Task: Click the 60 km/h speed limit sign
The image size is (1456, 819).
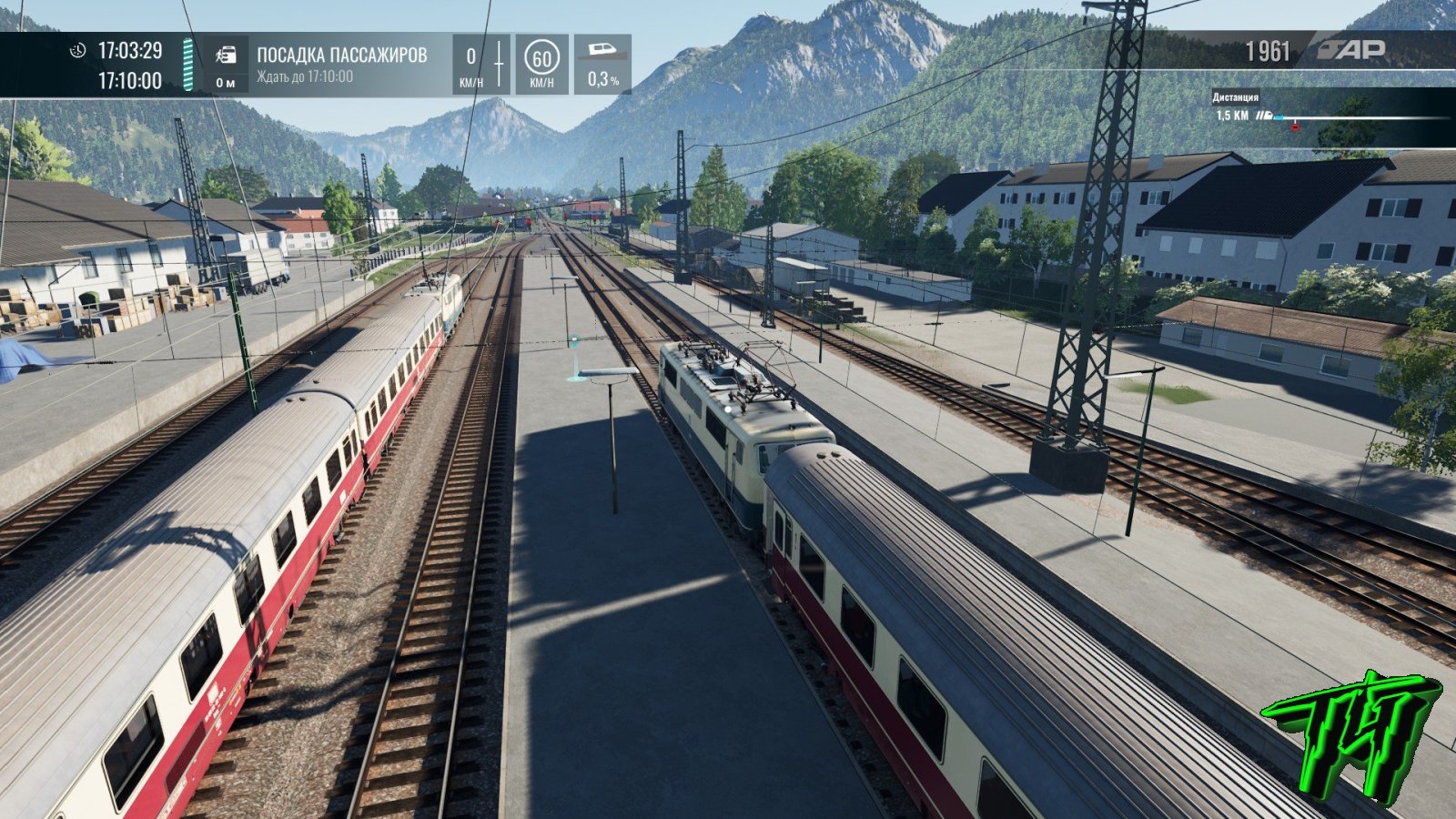Action: pyautogui.click(x=541, y=59)
